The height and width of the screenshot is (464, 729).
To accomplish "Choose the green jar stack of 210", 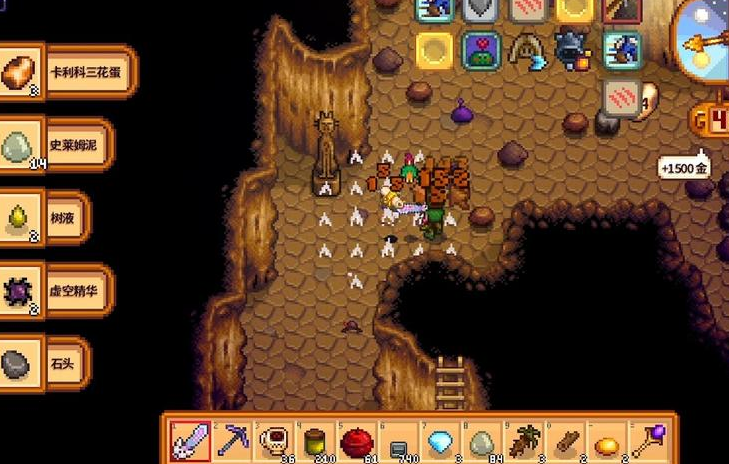I will 314,438.
